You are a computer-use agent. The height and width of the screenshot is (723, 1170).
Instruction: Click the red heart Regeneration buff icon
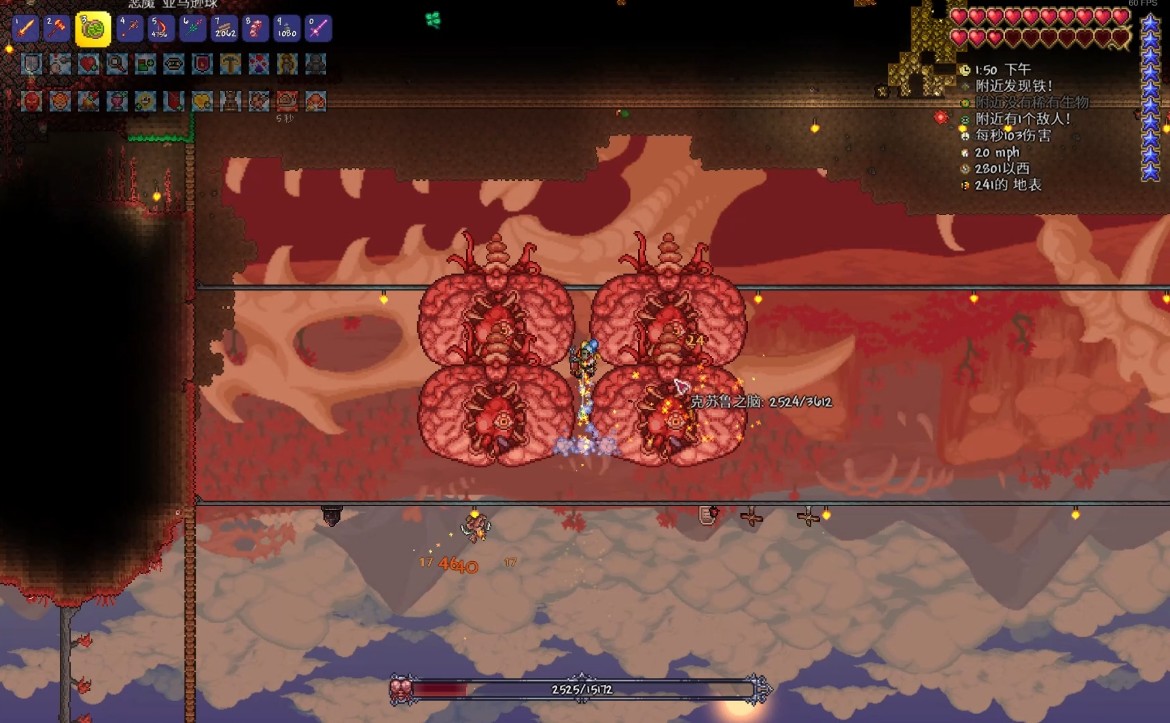pyautogui.click(x=89, y=65)
